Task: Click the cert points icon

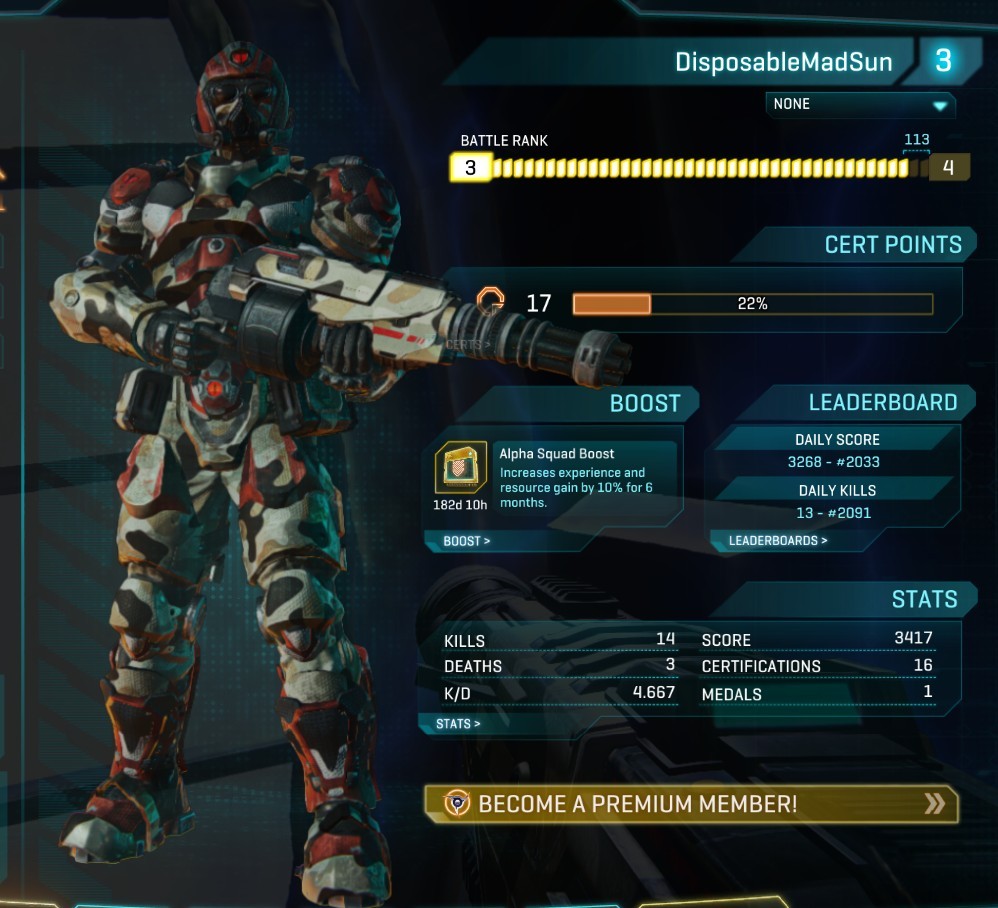Action: click(x=490, y=301)
